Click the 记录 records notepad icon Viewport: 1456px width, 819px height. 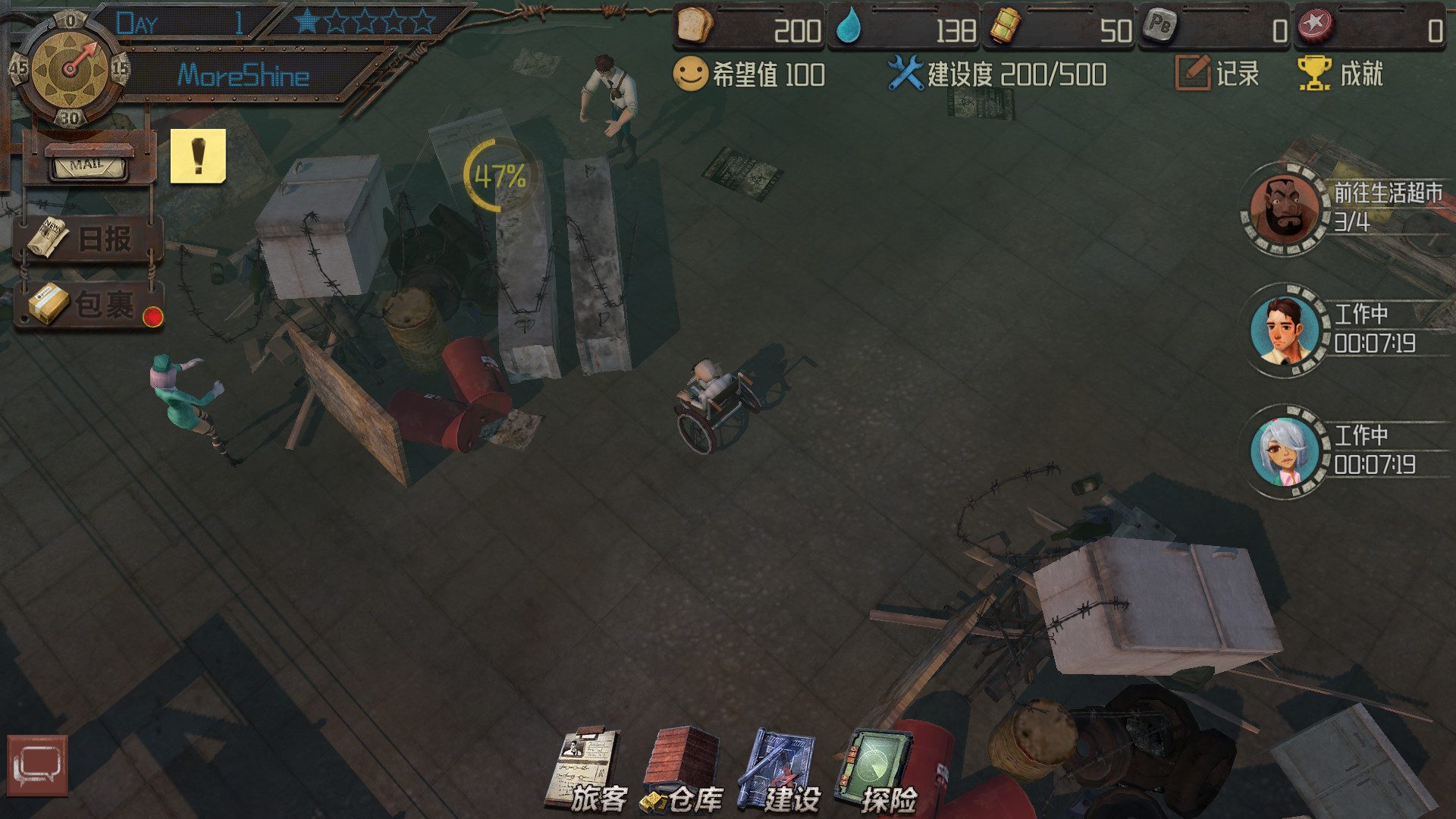tap(1192, 72)
